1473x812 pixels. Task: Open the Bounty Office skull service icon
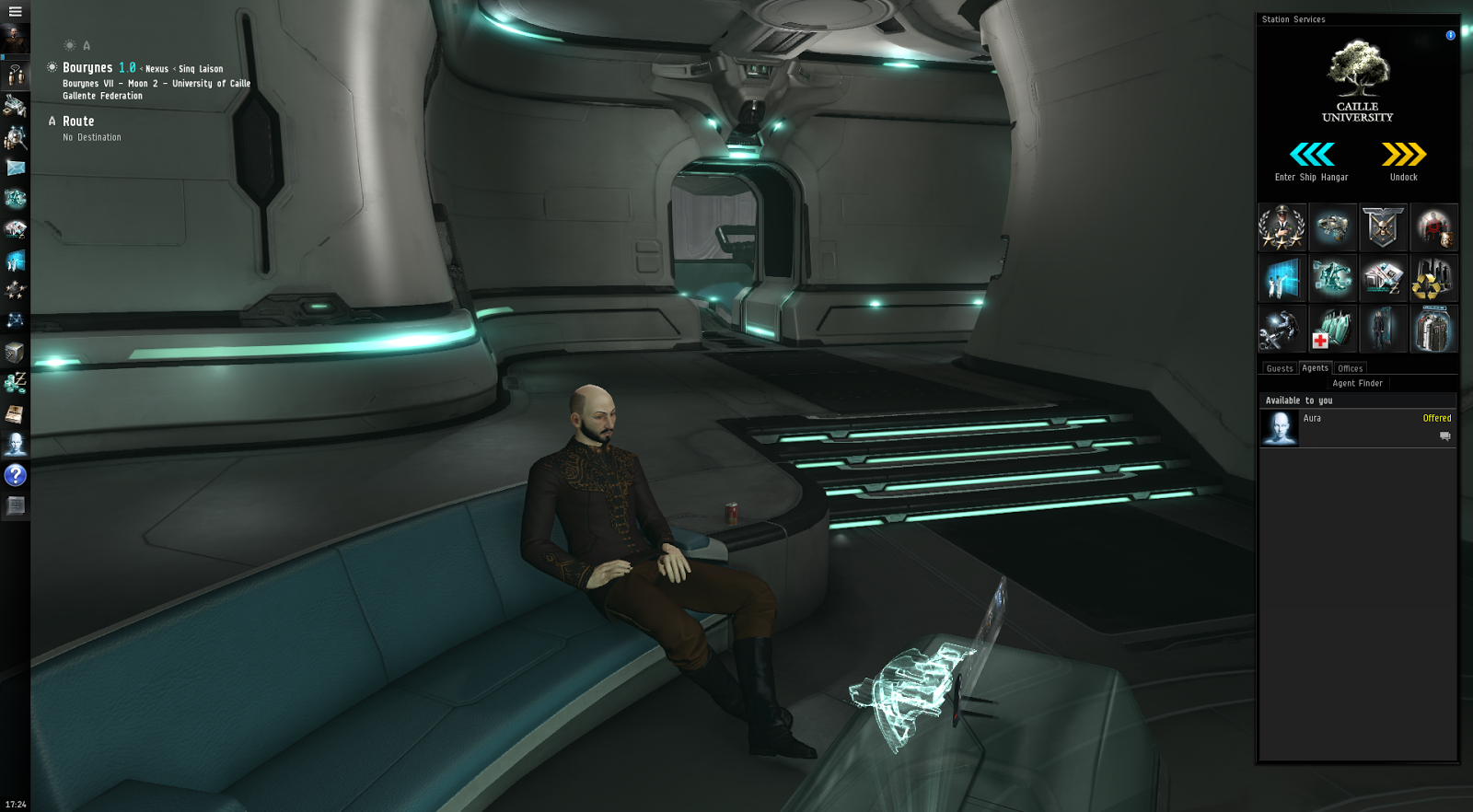[x=1384, y=227]
